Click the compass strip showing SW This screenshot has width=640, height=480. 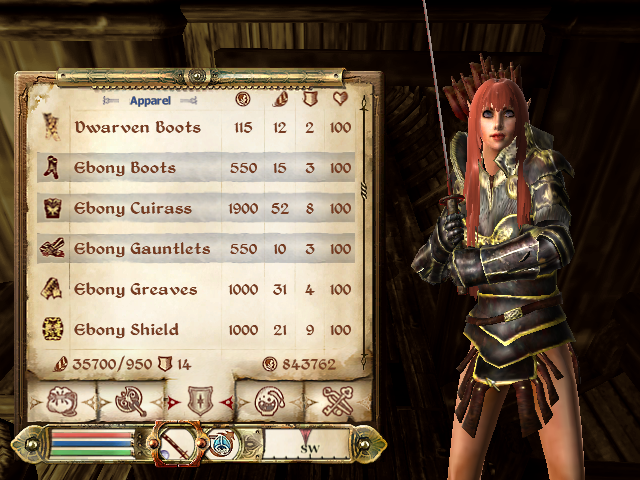(307, 443)
